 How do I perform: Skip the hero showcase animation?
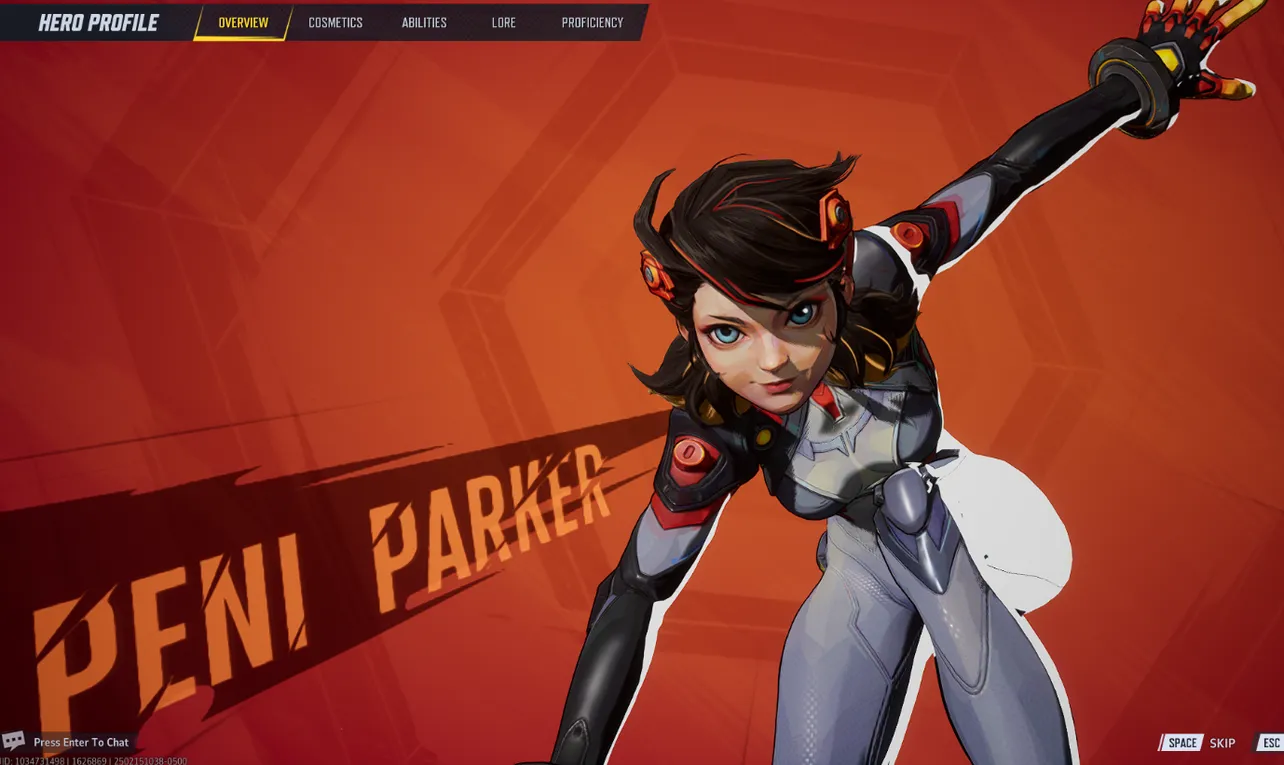tap(1222, 743)
